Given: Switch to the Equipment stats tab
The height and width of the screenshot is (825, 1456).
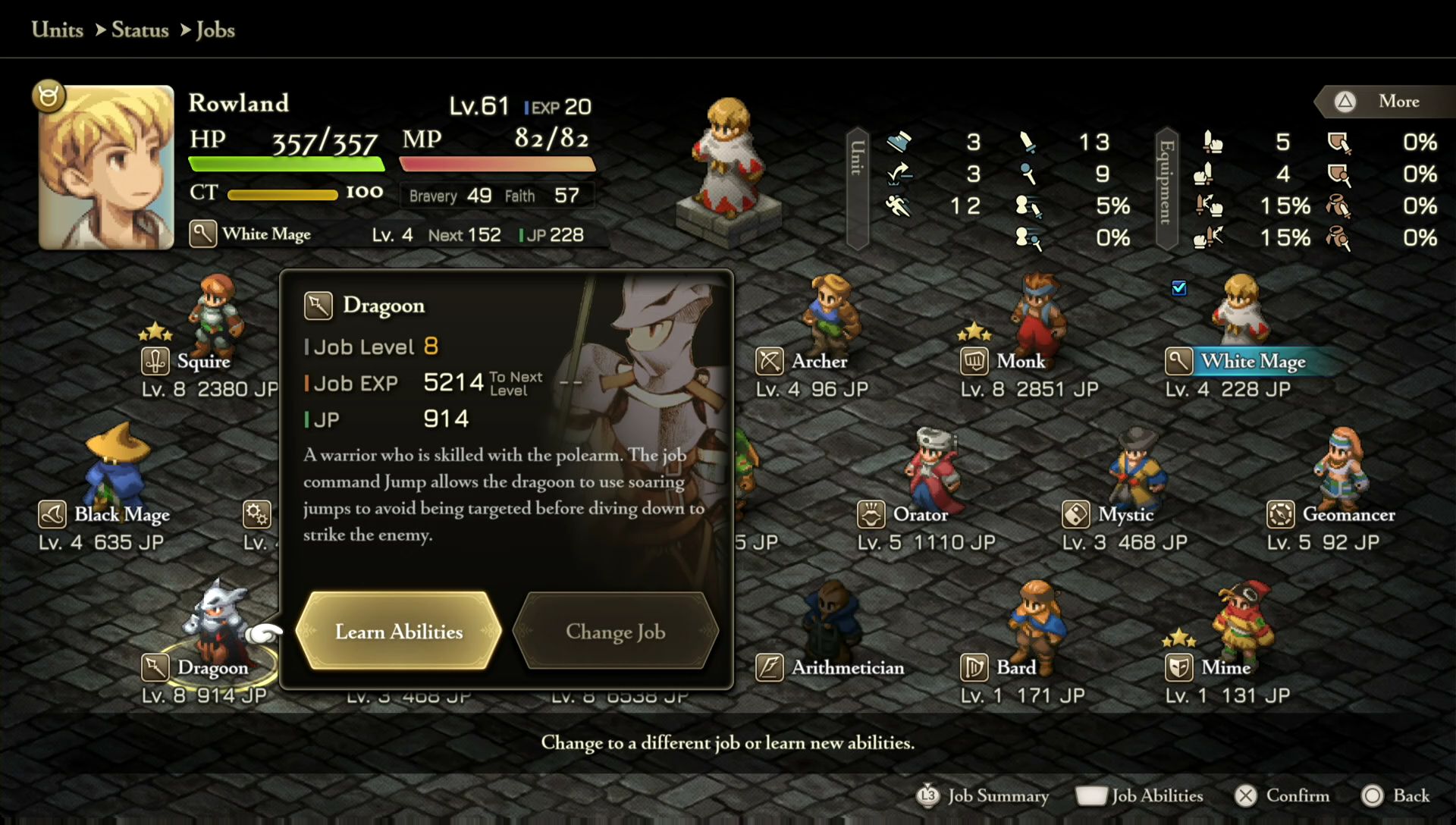Looking at the screenshot, I should click(x=1166, y=188).
